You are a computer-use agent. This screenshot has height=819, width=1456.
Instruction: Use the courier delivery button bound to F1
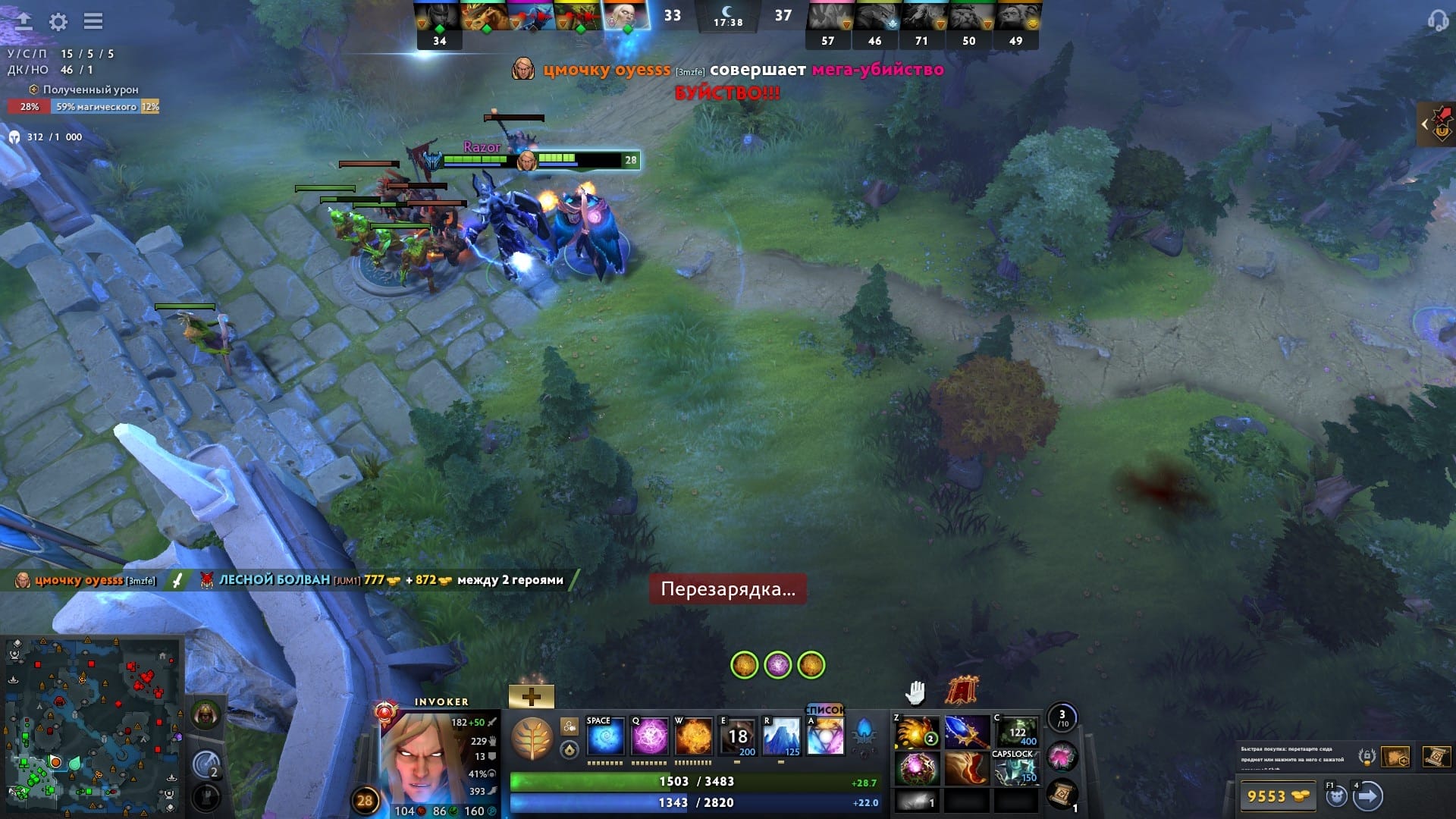1336,798
